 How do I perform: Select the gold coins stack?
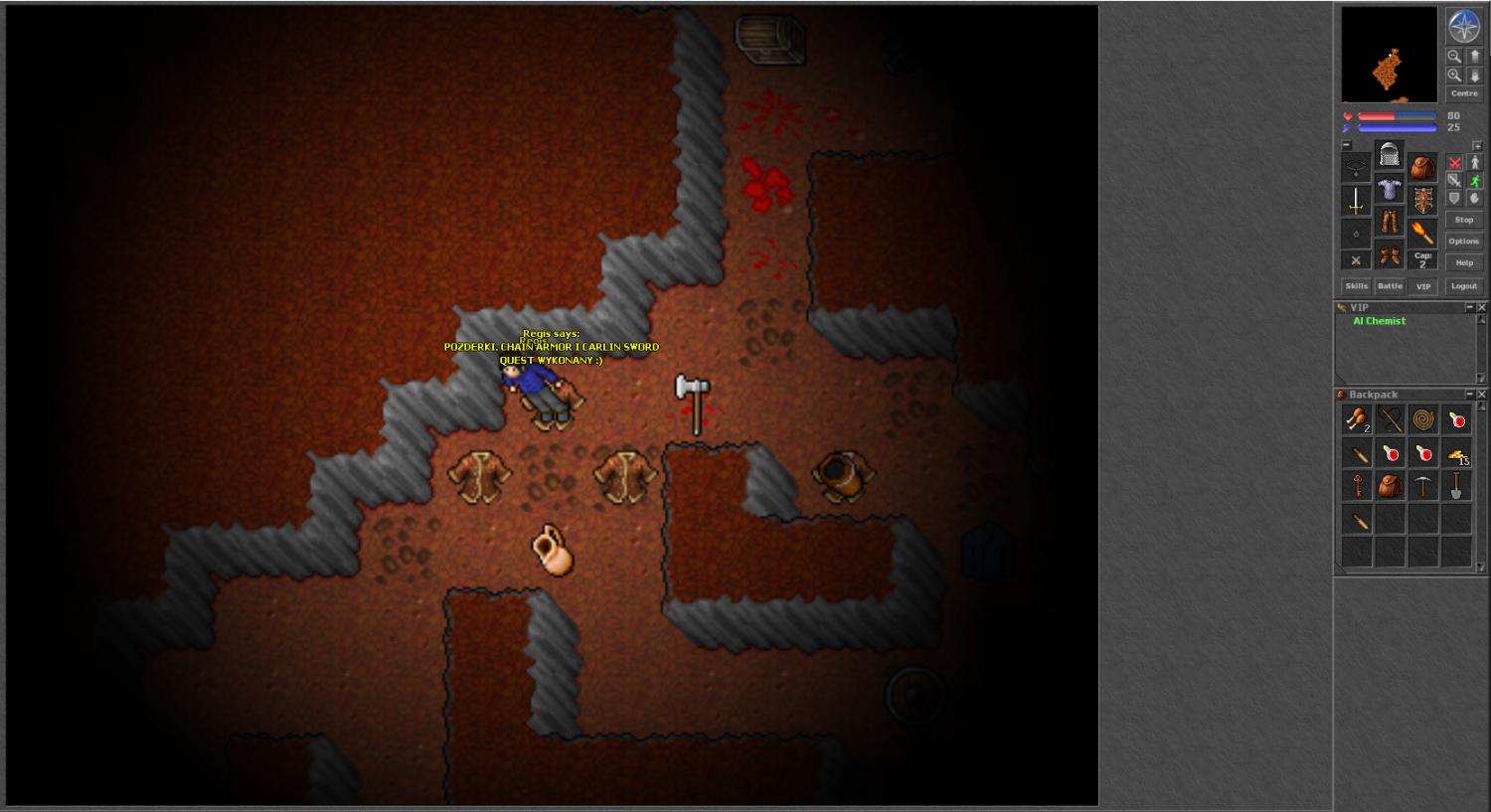click(x=1457, y=454)
